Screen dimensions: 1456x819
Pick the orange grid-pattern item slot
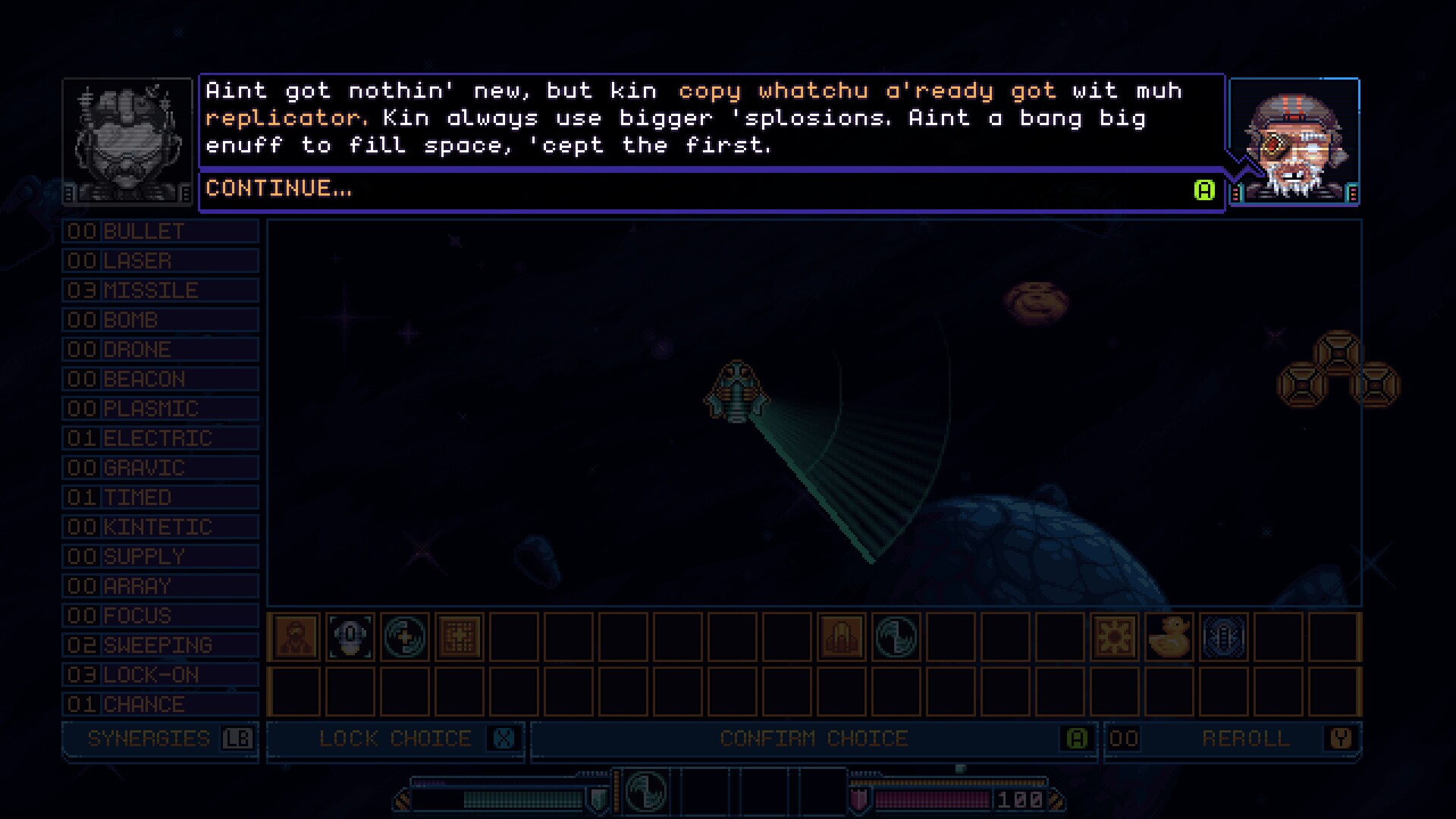coord(460,636)
